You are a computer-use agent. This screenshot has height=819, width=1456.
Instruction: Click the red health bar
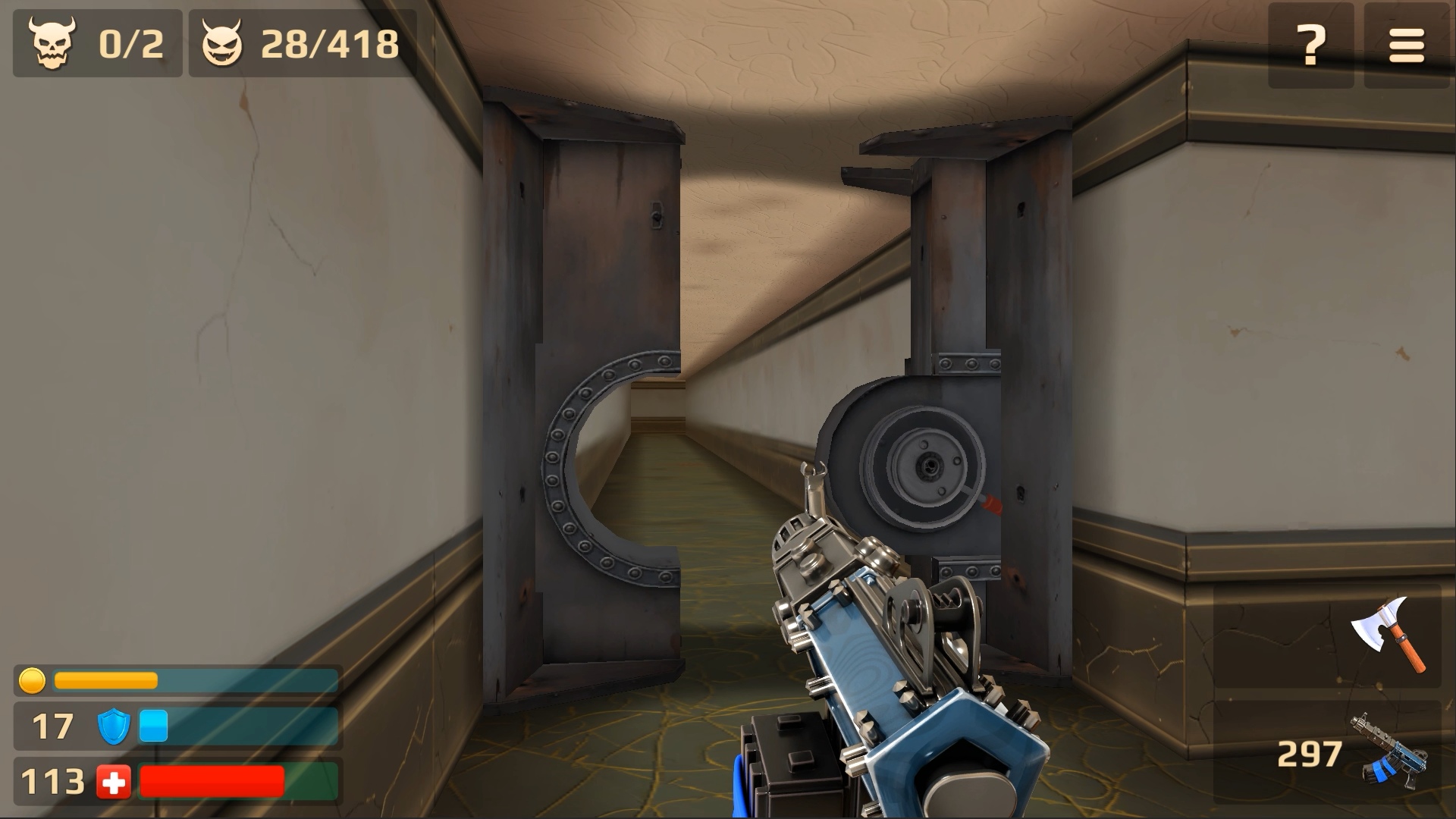click(x=212, y=779)
